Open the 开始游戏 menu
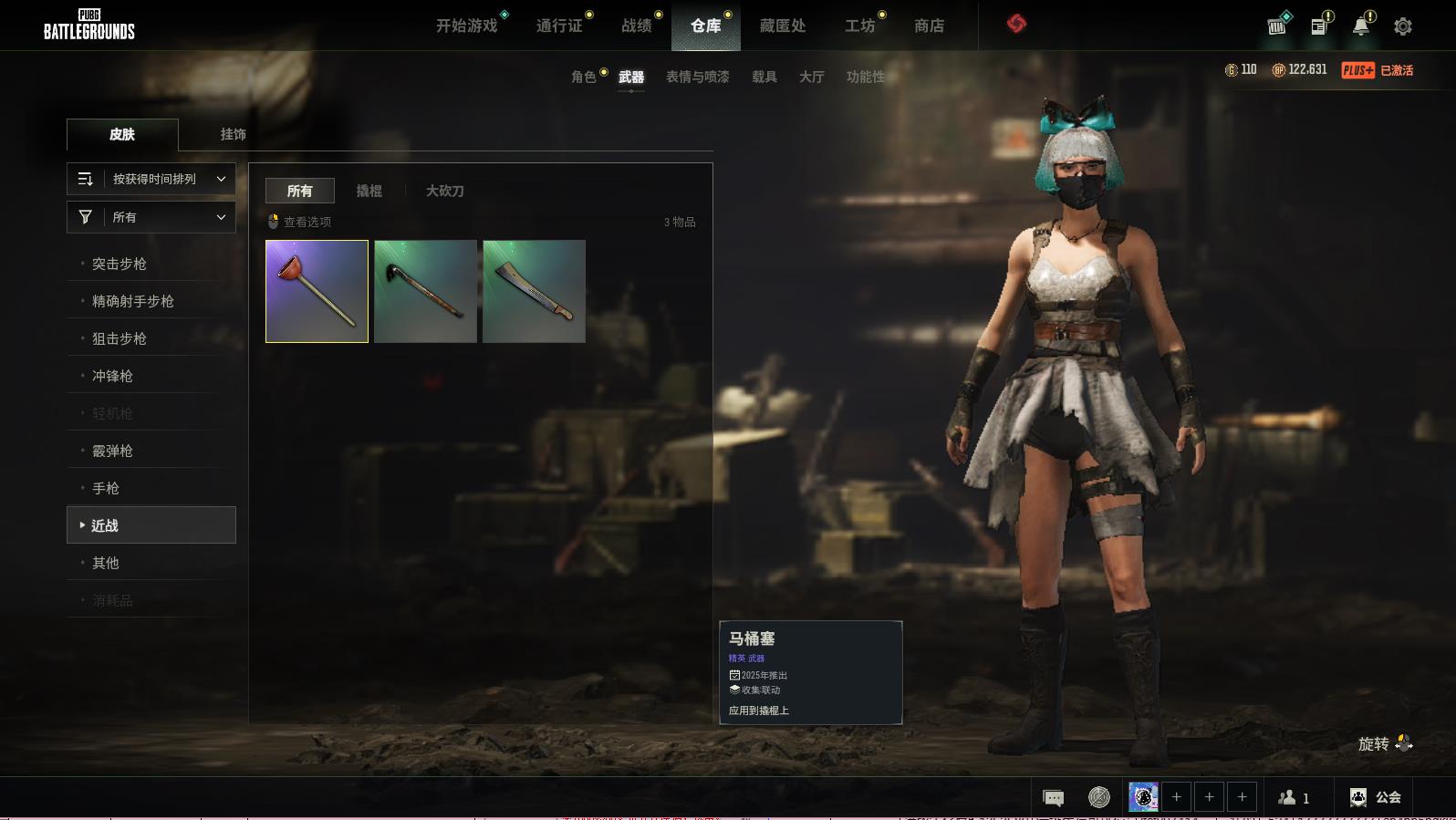The height and width of the screenshot is (820, 1456). coord(466,26)
